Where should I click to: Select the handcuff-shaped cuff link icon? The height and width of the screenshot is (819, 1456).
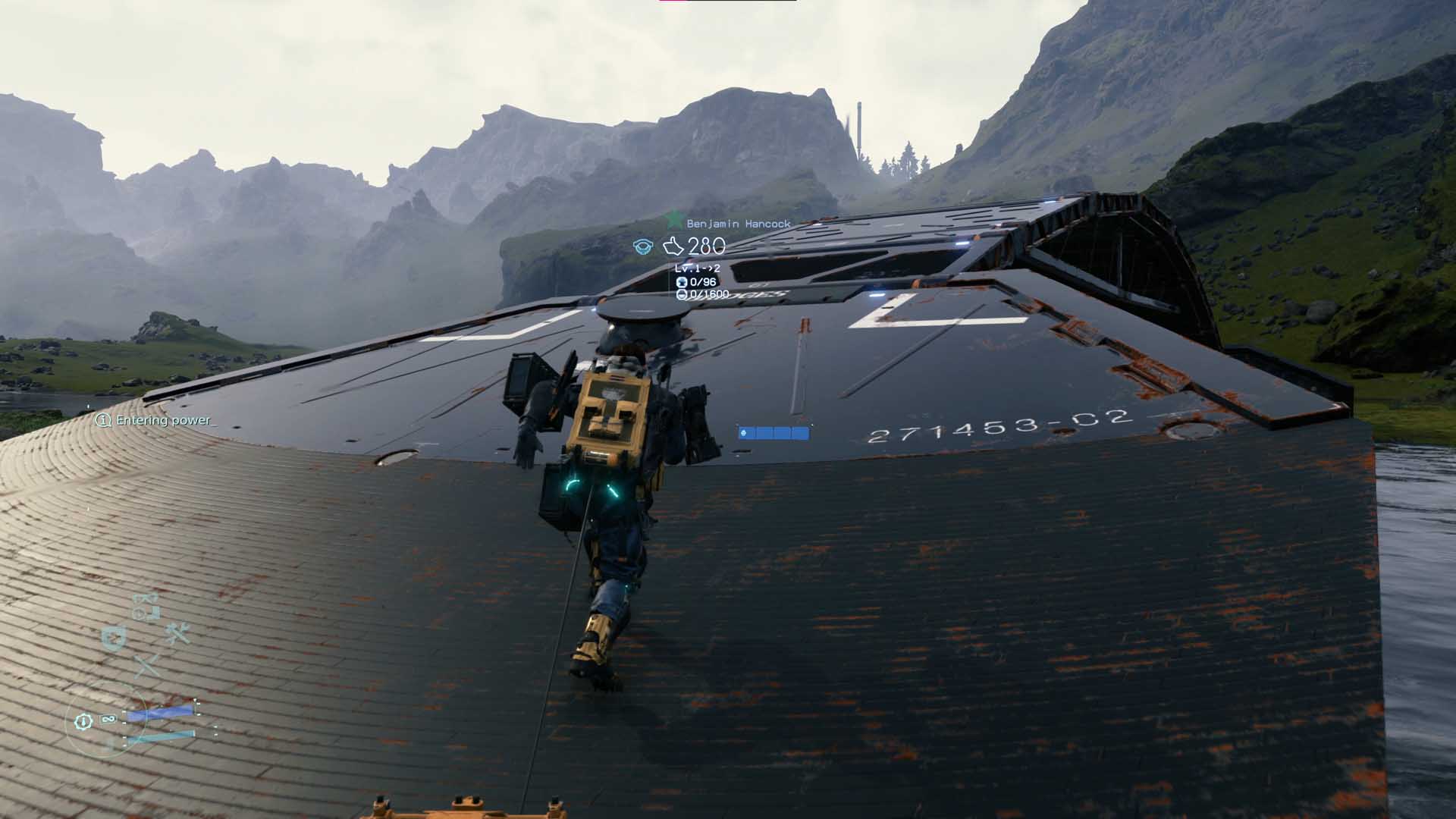[x=146, y=607]
